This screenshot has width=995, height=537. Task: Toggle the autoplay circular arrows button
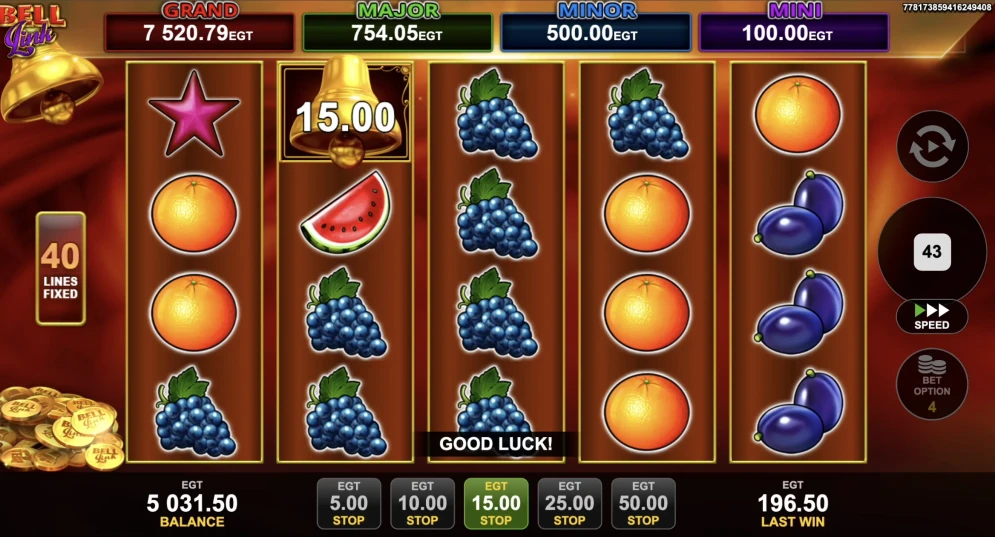click(x=932, y=147)
